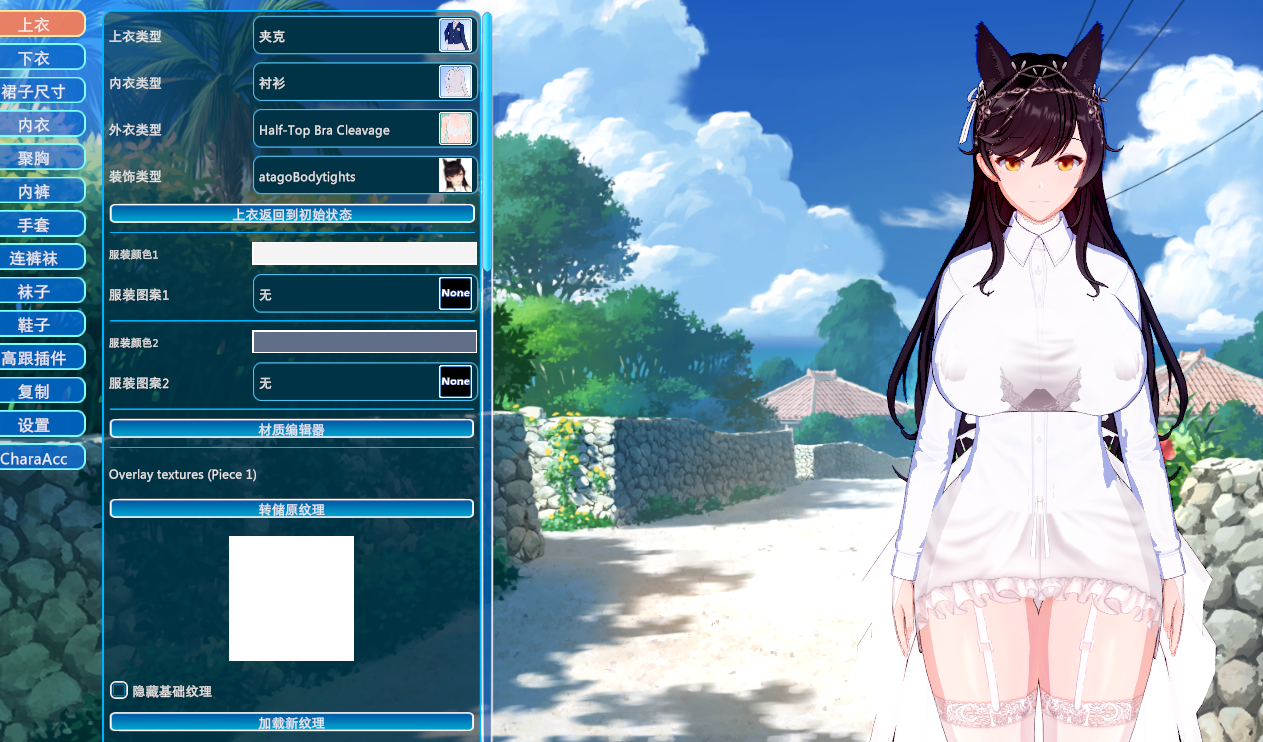Pick the gray 服装颜色2 color swatch
The width and height of the screenshot is (1263, 742).
pyautogui.click(x=364, y=342)
